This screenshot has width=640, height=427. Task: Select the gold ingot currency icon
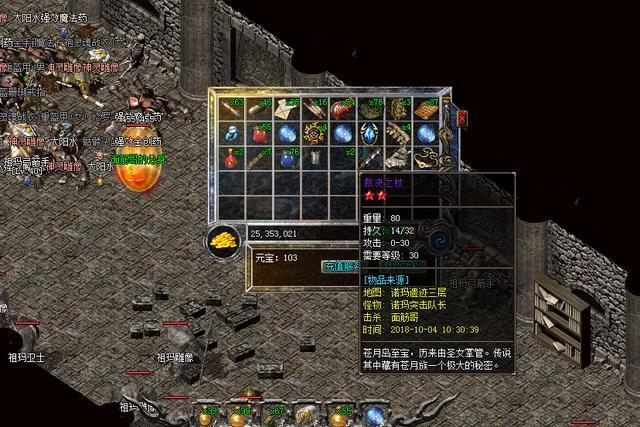[x=222, y=240]
